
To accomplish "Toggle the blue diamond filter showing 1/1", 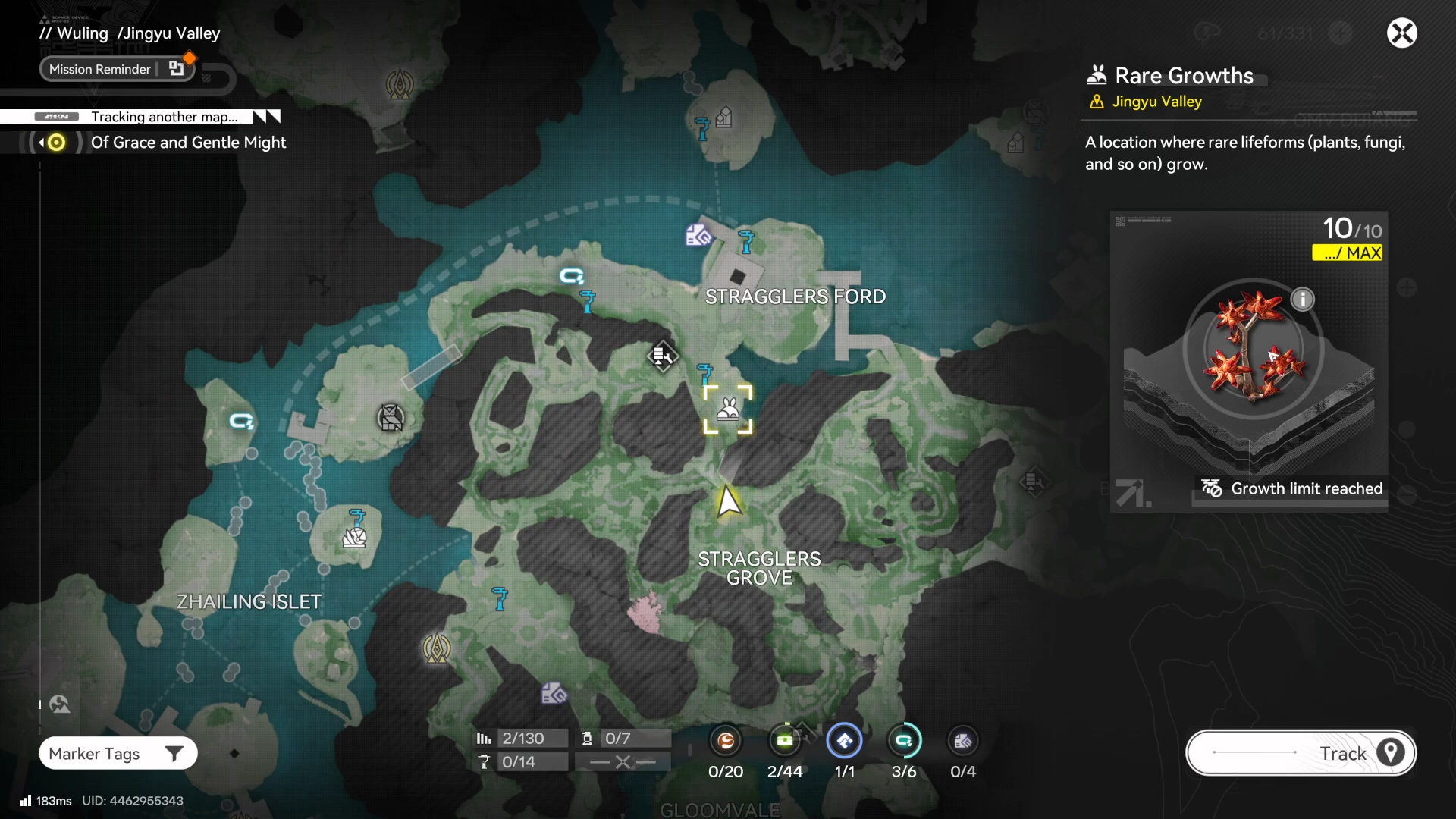I will [844, 741].
